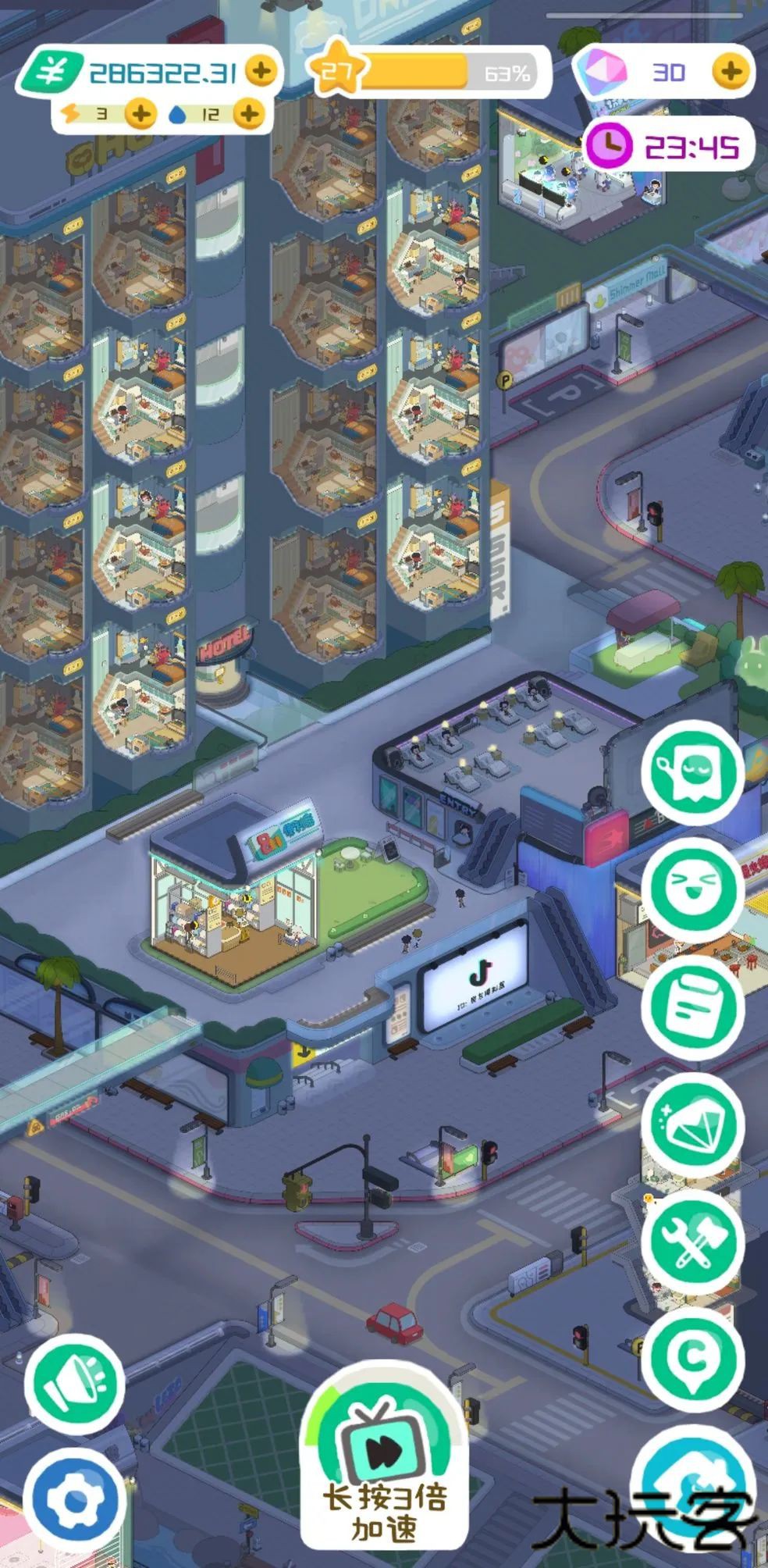Open the wrench and hammer build tools

[692, 1241]
